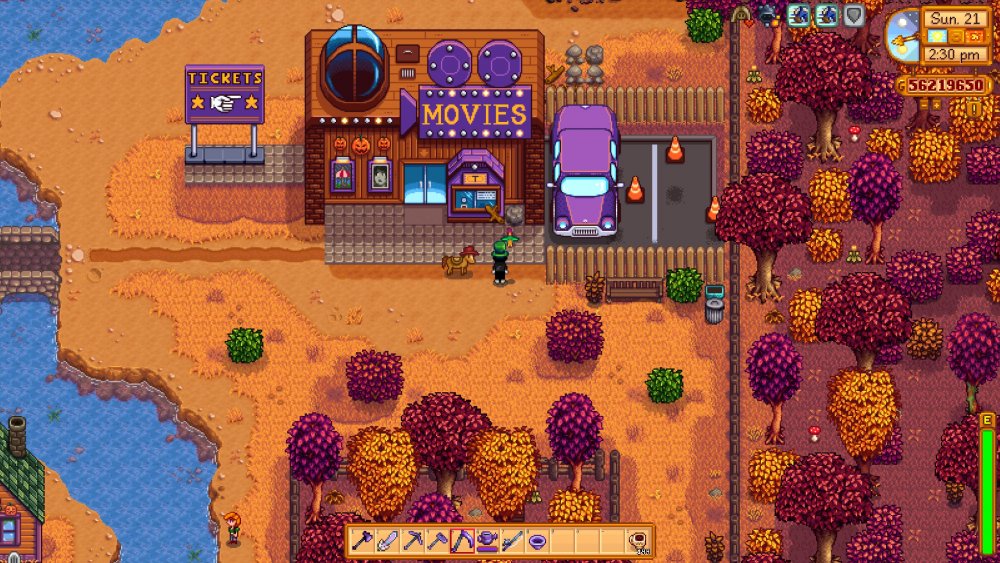The width and height of the screenshot is (1000, 563).
Task: Click the highlighted scythe slot
Action: coord(462,541)
